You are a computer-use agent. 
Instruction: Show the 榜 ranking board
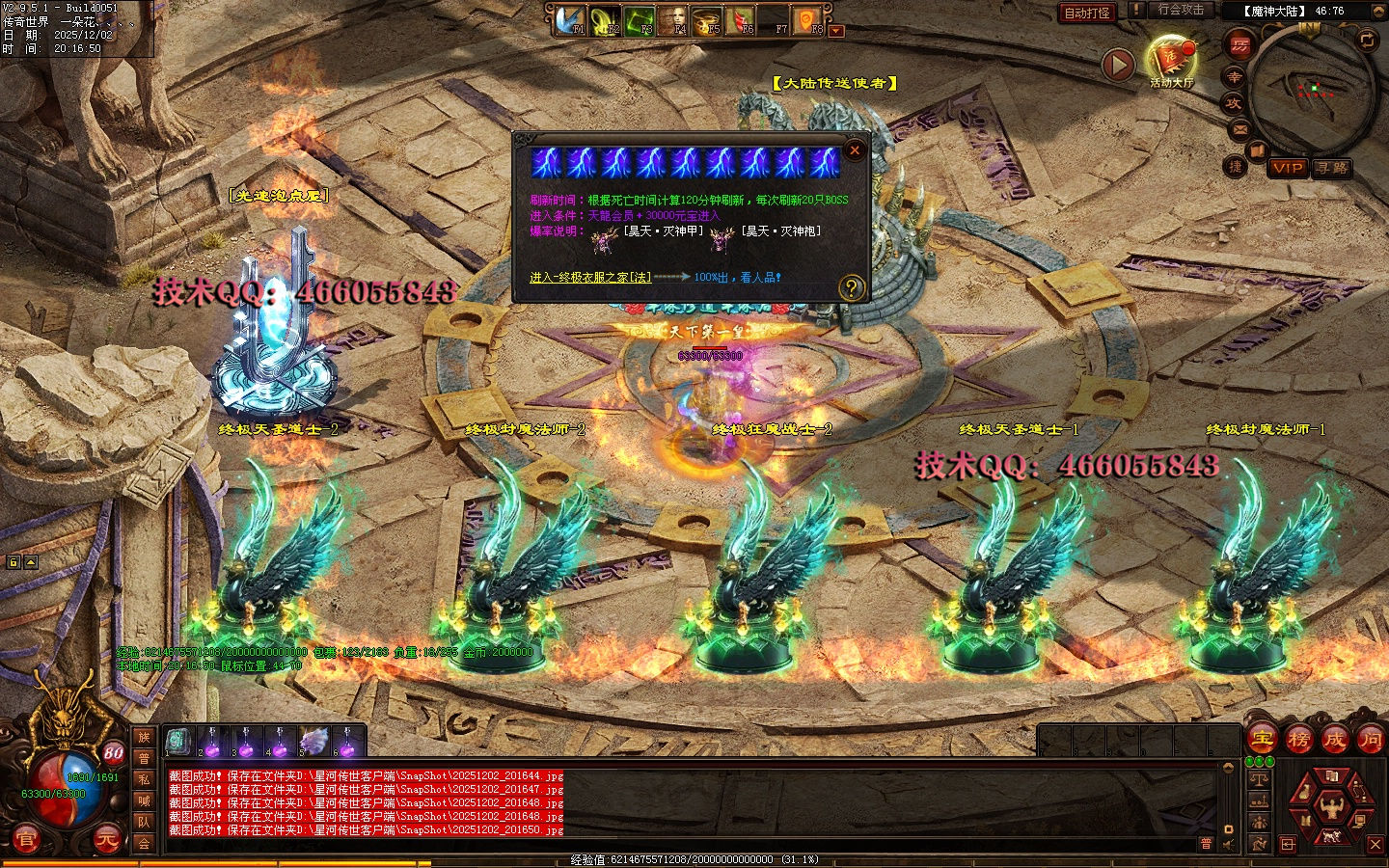(x=1298, y=740)
